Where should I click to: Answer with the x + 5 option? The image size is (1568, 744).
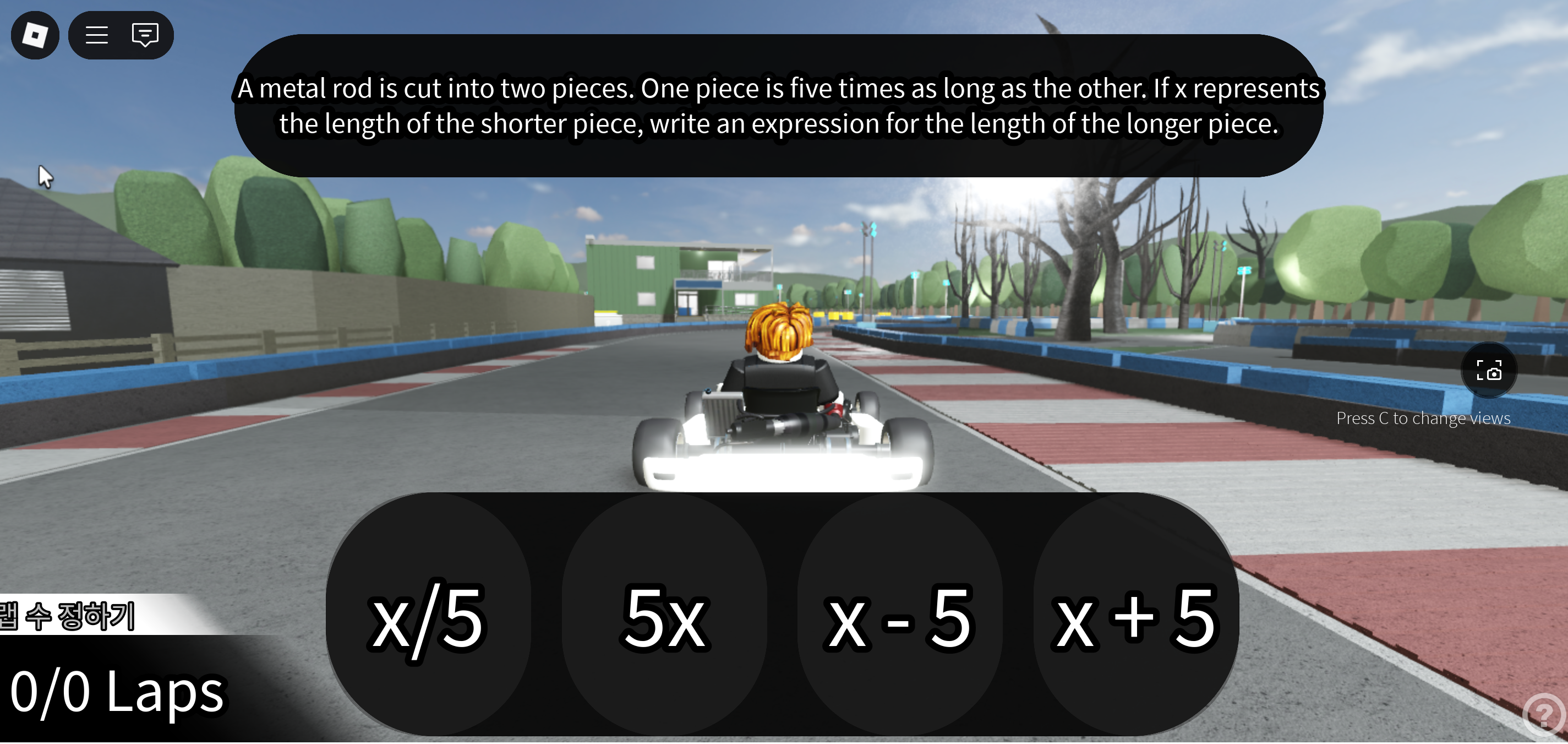pos(1136,616)
